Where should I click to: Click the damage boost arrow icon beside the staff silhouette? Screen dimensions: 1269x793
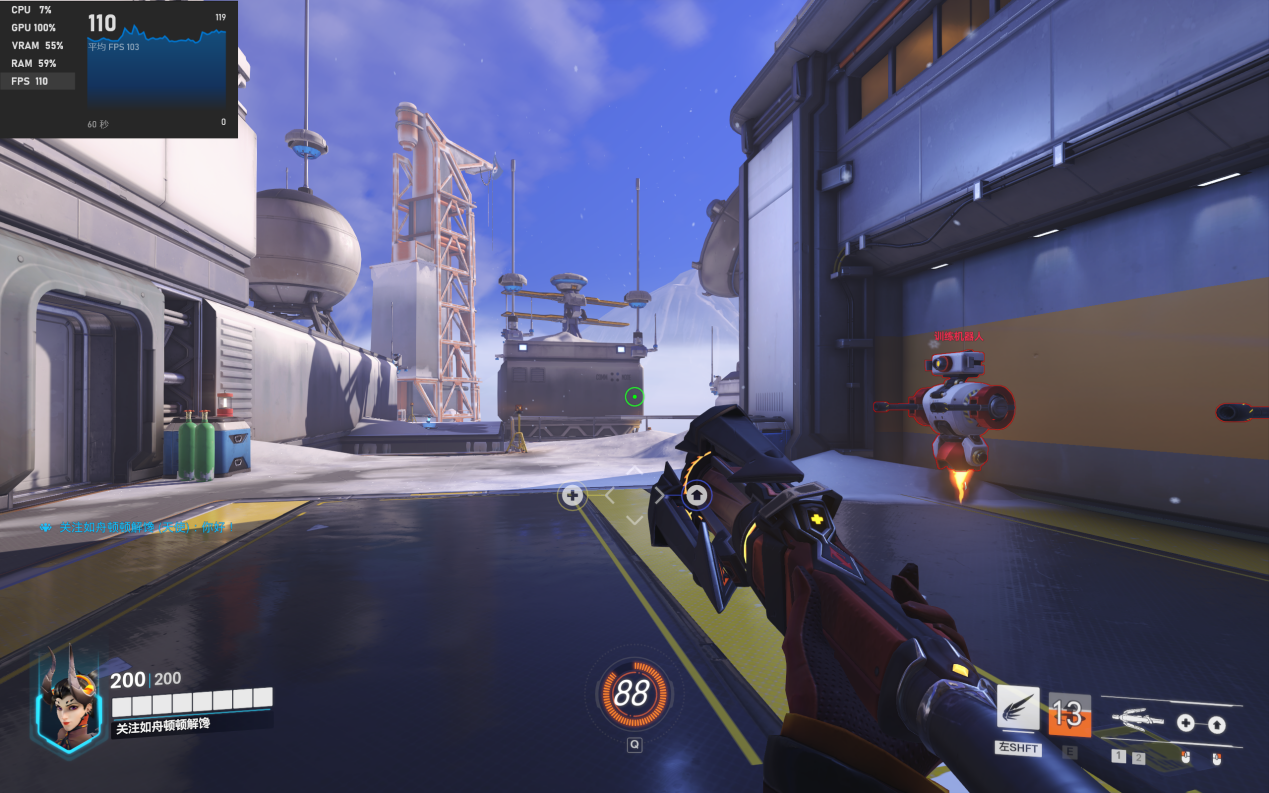coord(1217,725)
